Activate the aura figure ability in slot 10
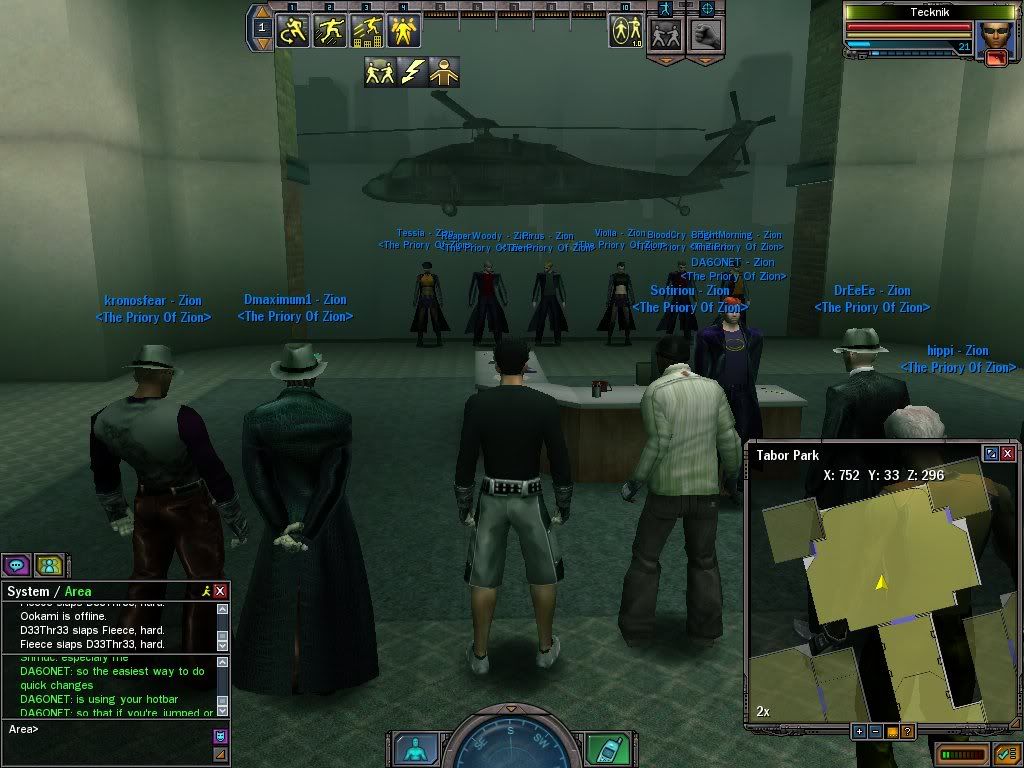The height and width of the screenshot is (768, 1024). [626, 30]
